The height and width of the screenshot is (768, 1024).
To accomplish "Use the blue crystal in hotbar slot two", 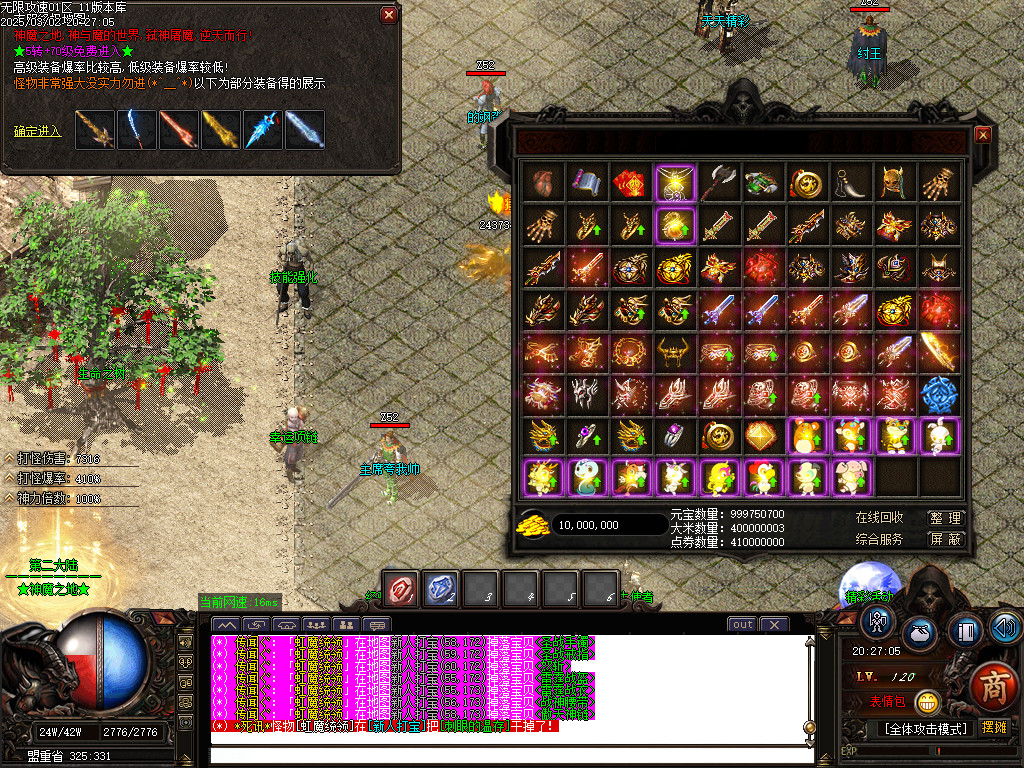I will tap(441, 589).
